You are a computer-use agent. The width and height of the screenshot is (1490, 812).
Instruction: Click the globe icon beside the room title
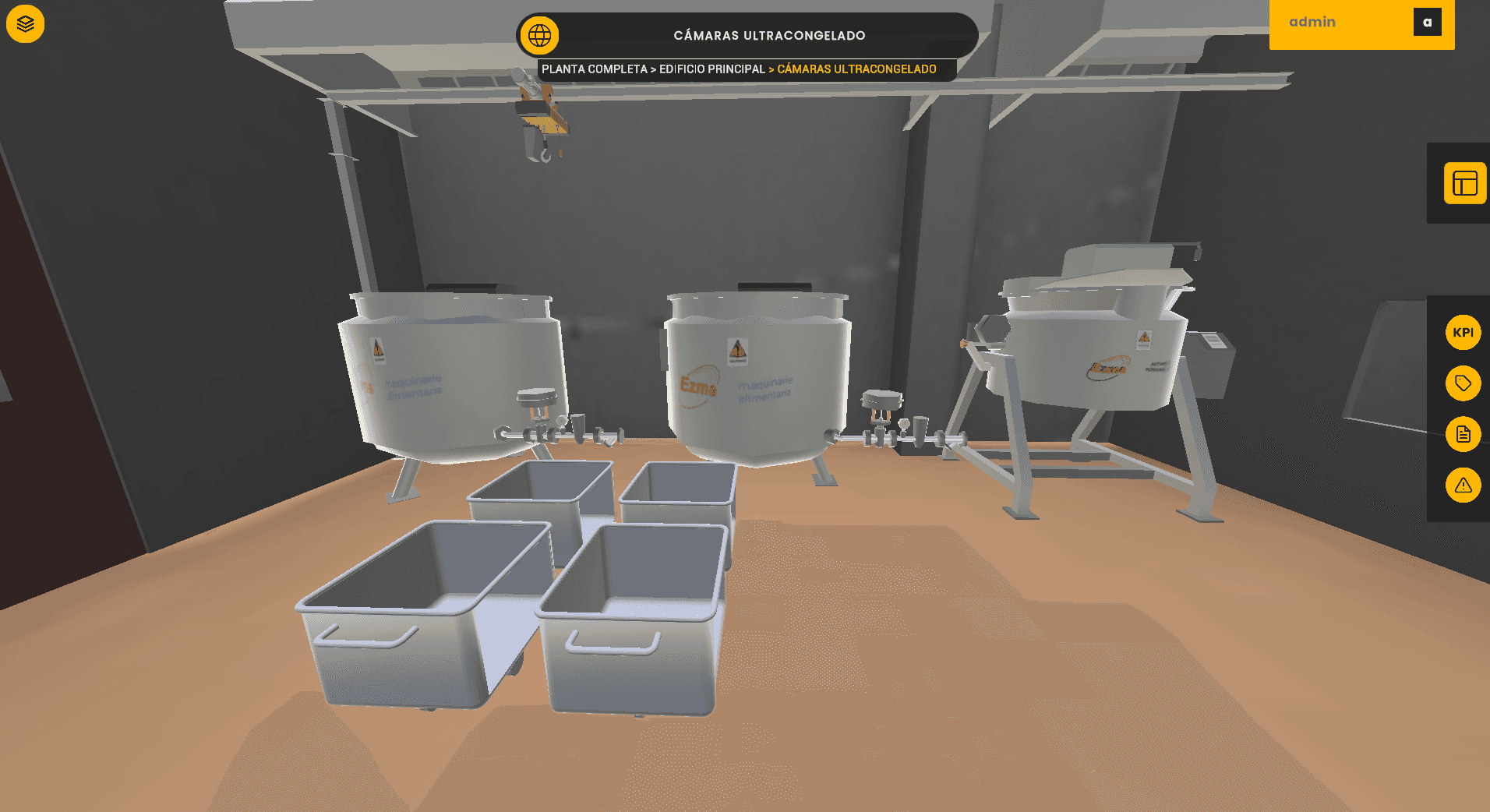pyautogui.click(x=541, y=34)
